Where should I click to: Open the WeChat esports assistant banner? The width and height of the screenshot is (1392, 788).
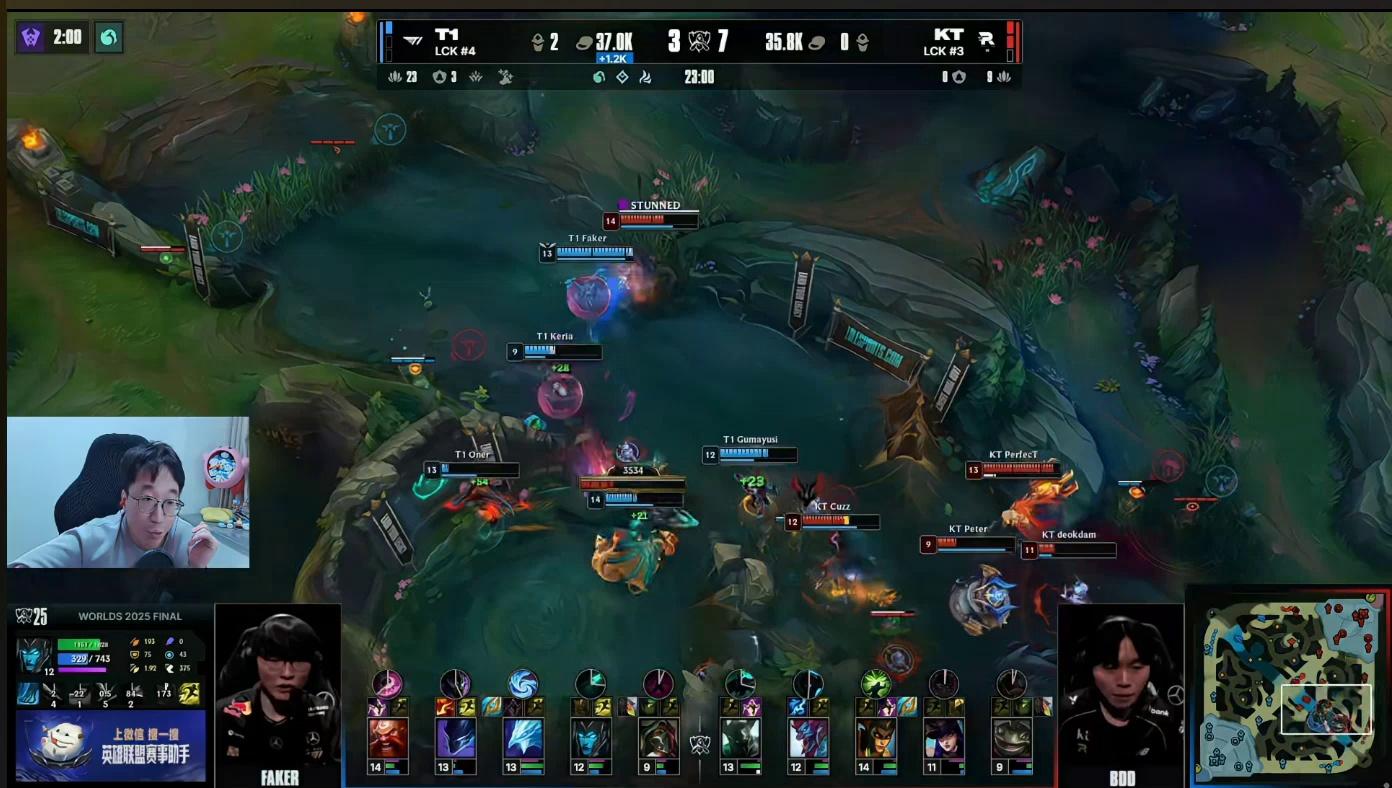pos(110,746)
